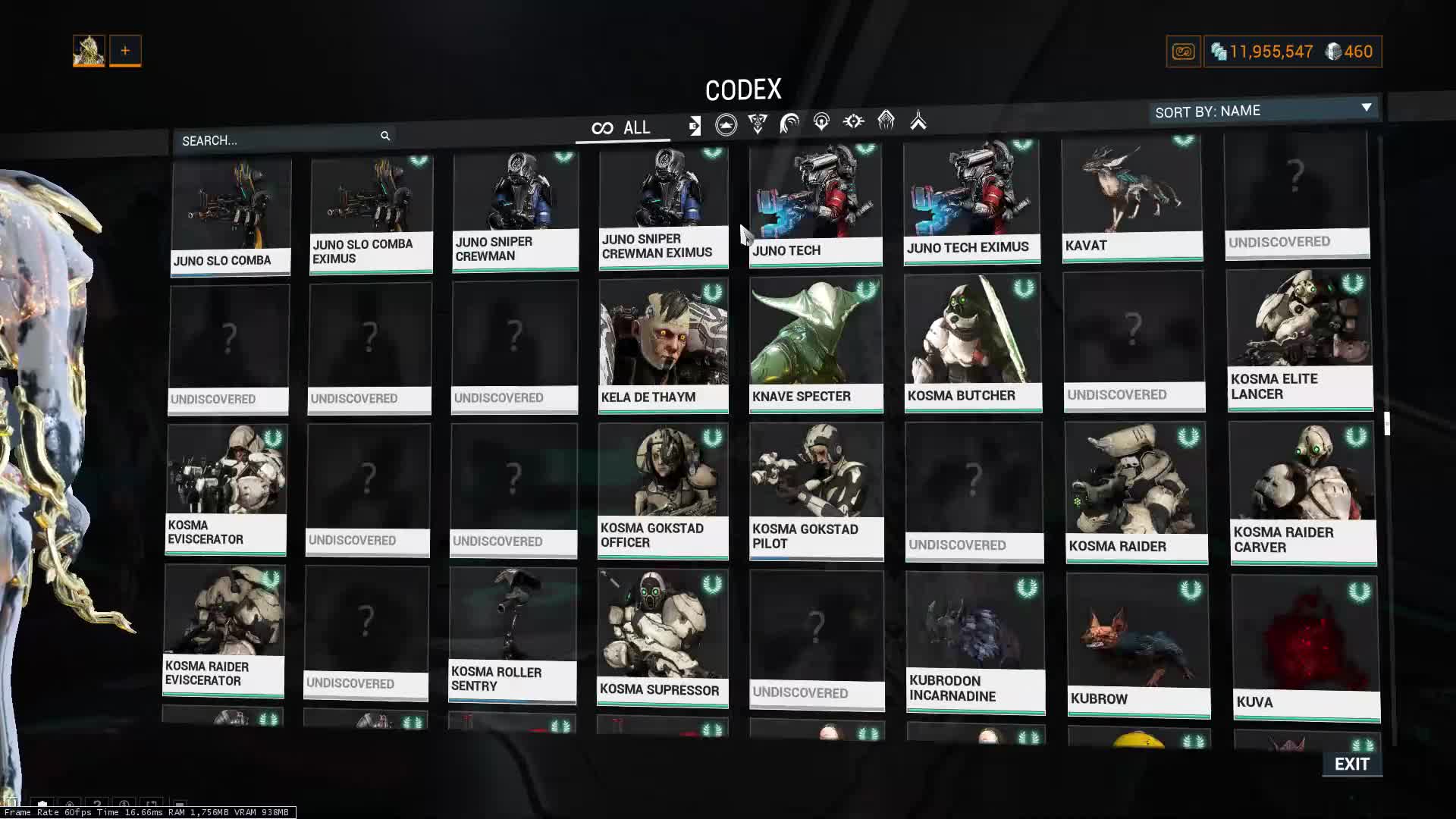
Task: Select the All category tab
Action: 622,128
